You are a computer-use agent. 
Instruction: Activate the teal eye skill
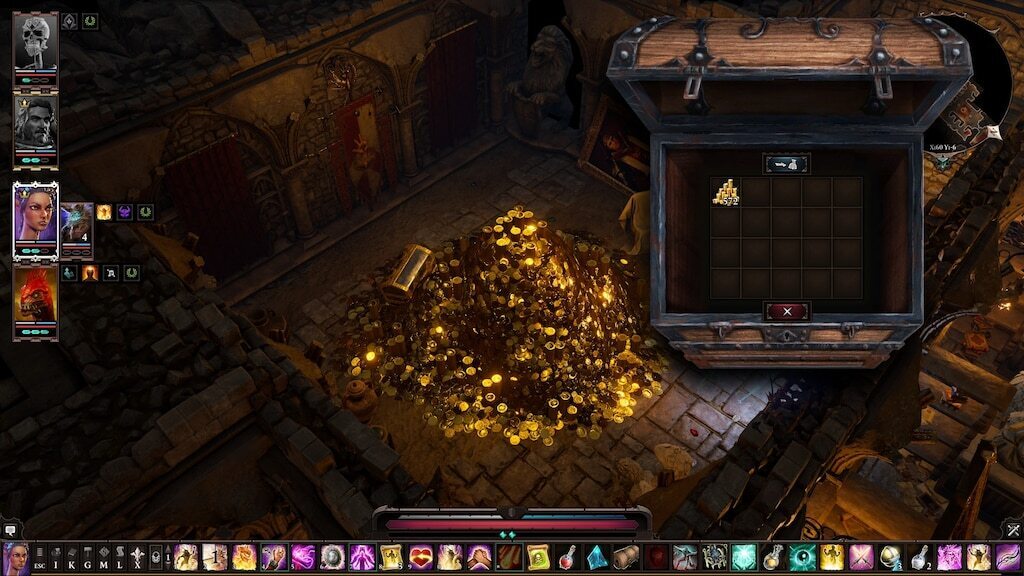(x=802, y=558)
